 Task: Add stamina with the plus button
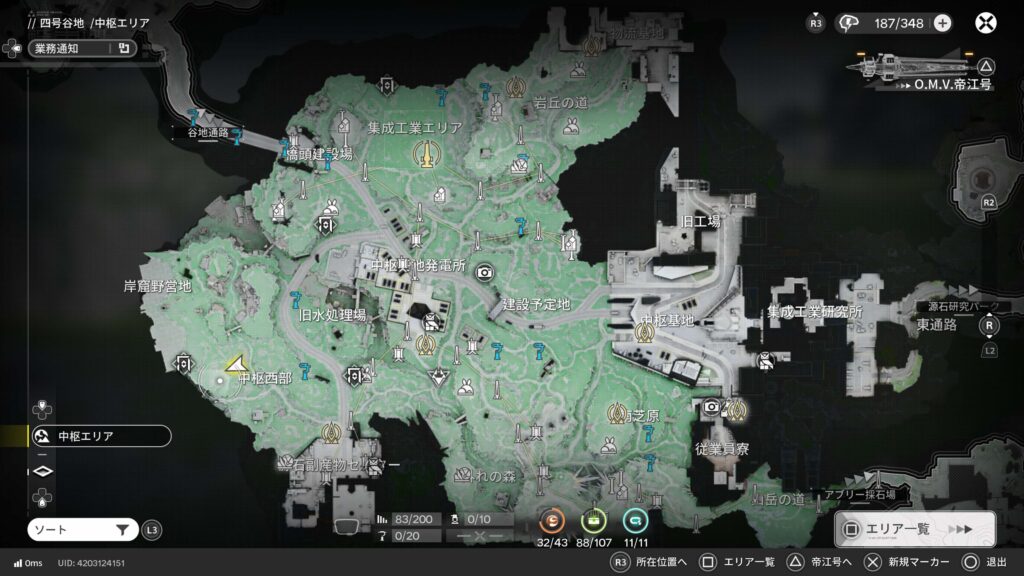coord(942,23)
